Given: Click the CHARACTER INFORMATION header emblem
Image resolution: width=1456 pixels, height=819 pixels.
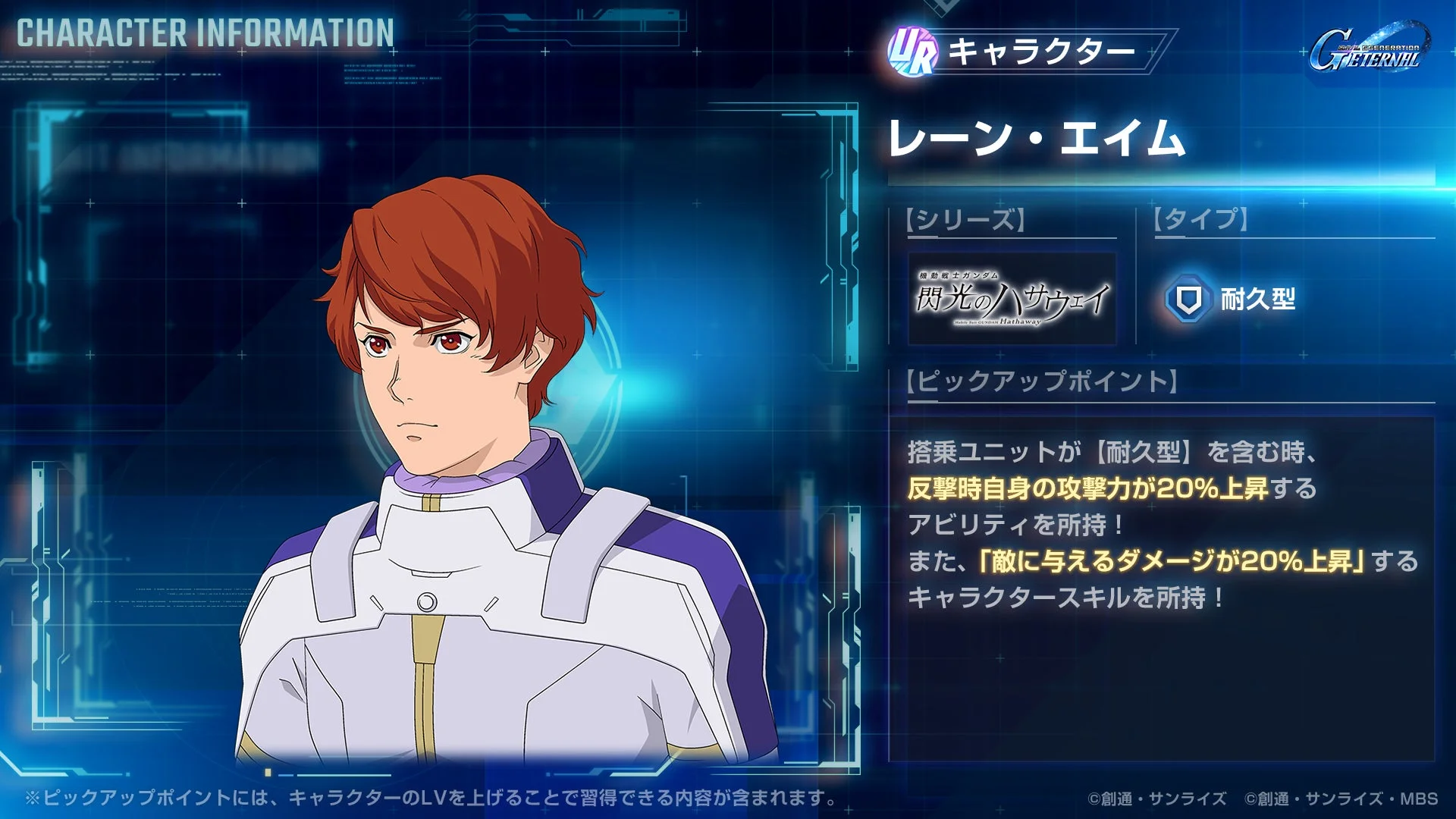Looking at the screenshot, I should pyautogui.click(x=205, y=33).
